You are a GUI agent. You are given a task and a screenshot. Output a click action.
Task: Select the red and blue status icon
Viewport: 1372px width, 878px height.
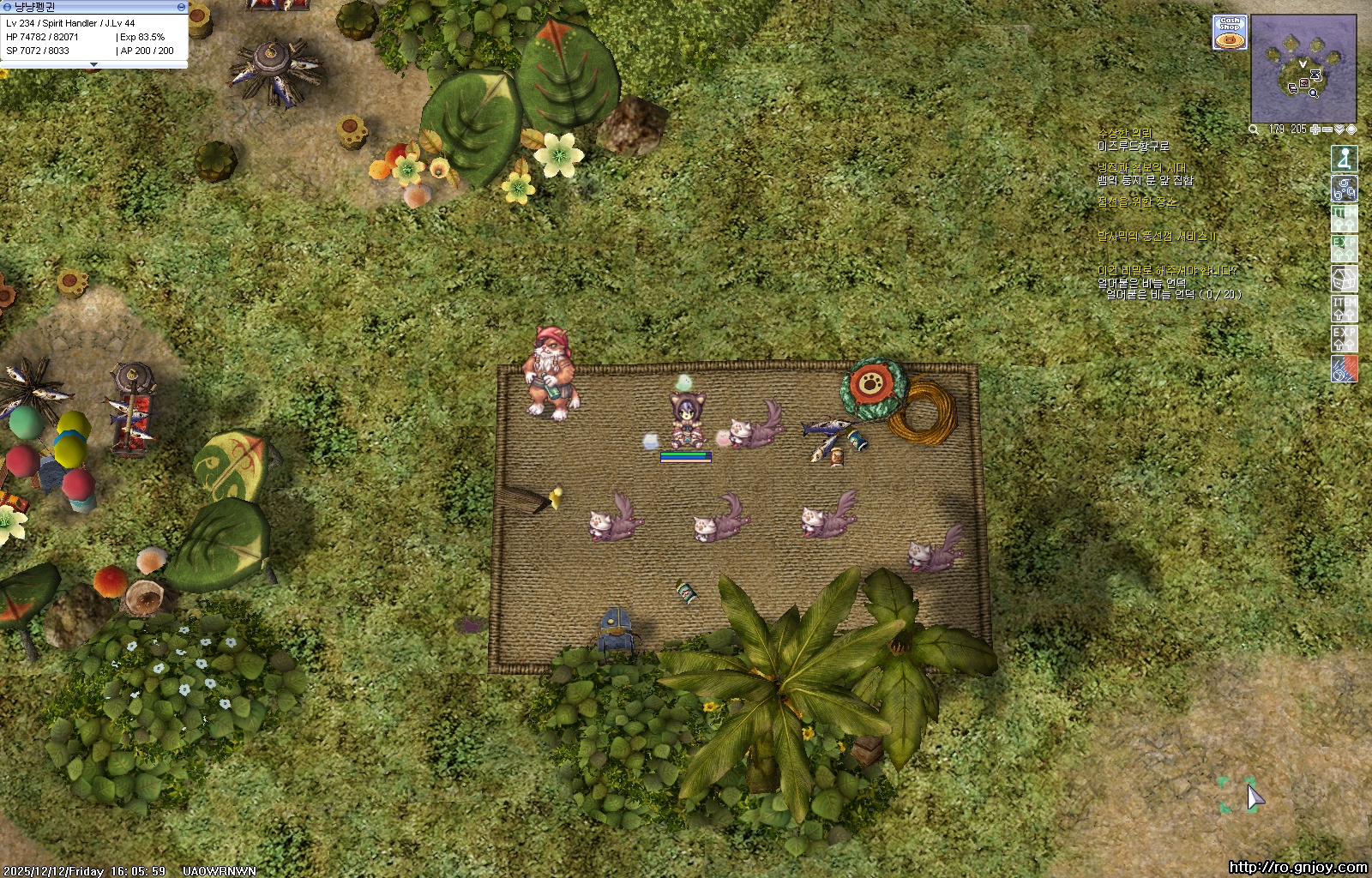coord(1344,369)
